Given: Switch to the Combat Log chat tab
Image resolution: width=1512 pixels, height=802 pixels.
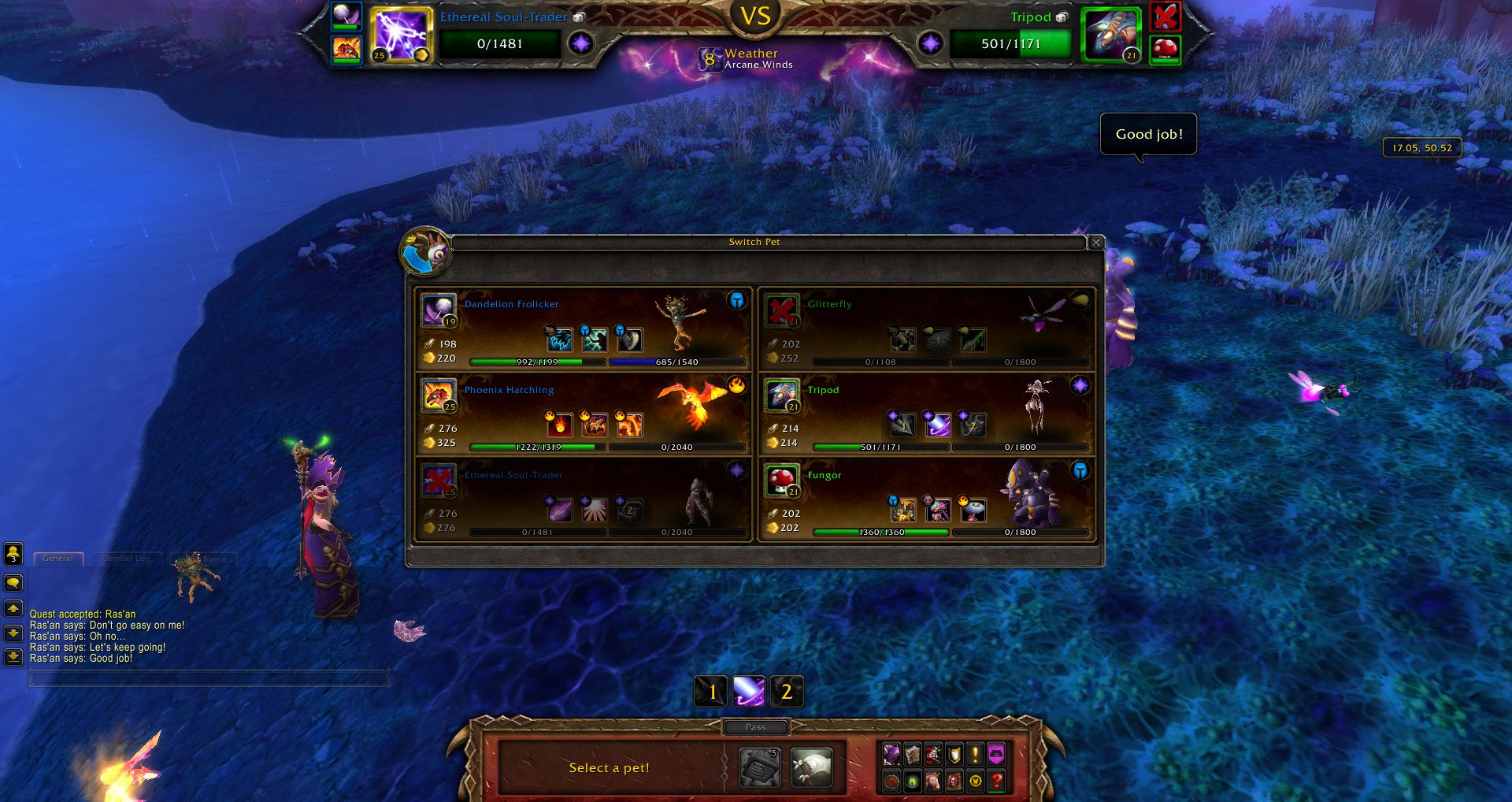Looking at the screenshot, I should 126,559.
